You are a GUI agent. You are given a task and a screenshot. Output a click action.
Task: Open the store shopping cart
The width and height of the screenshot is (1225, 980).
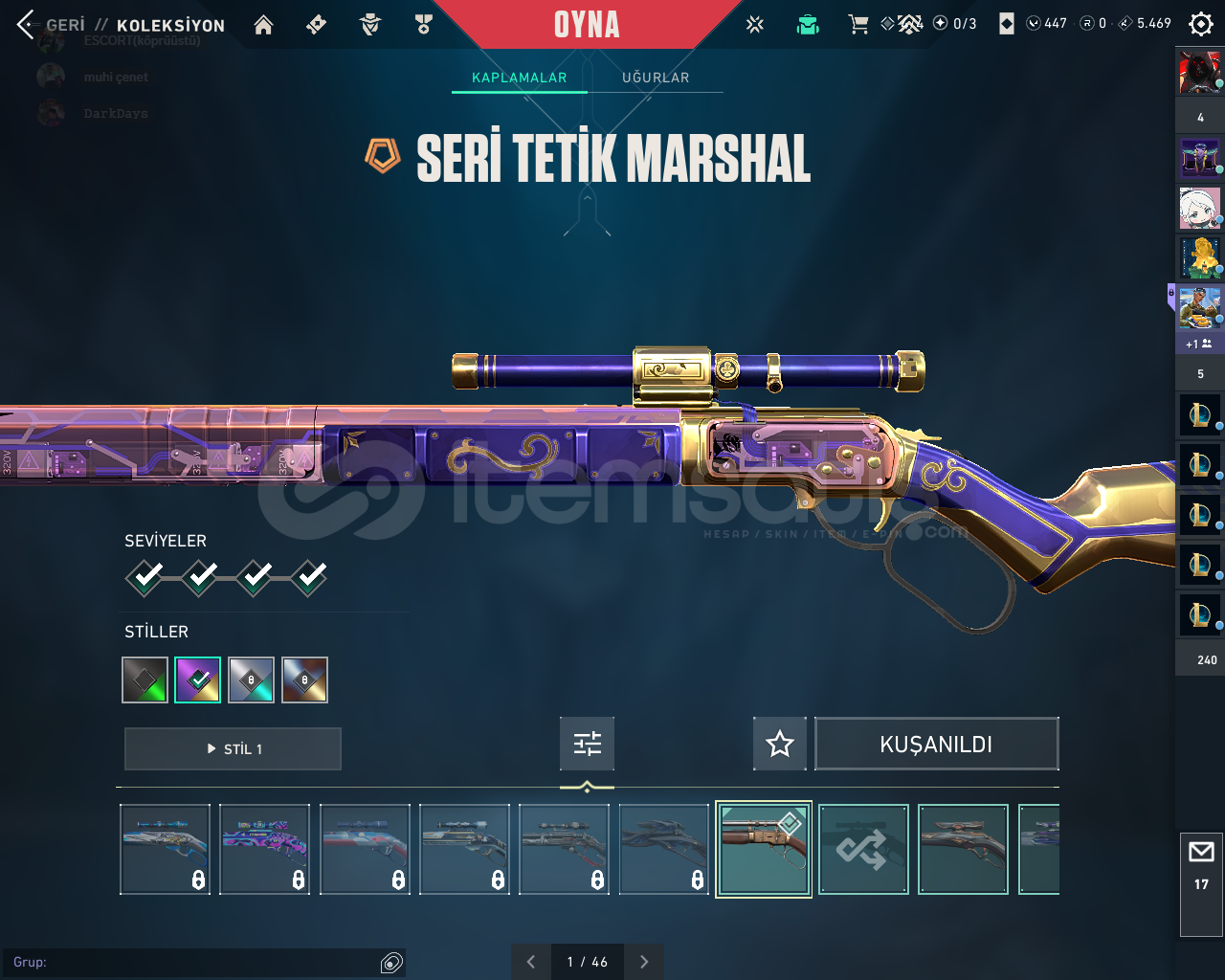point(858,25)
